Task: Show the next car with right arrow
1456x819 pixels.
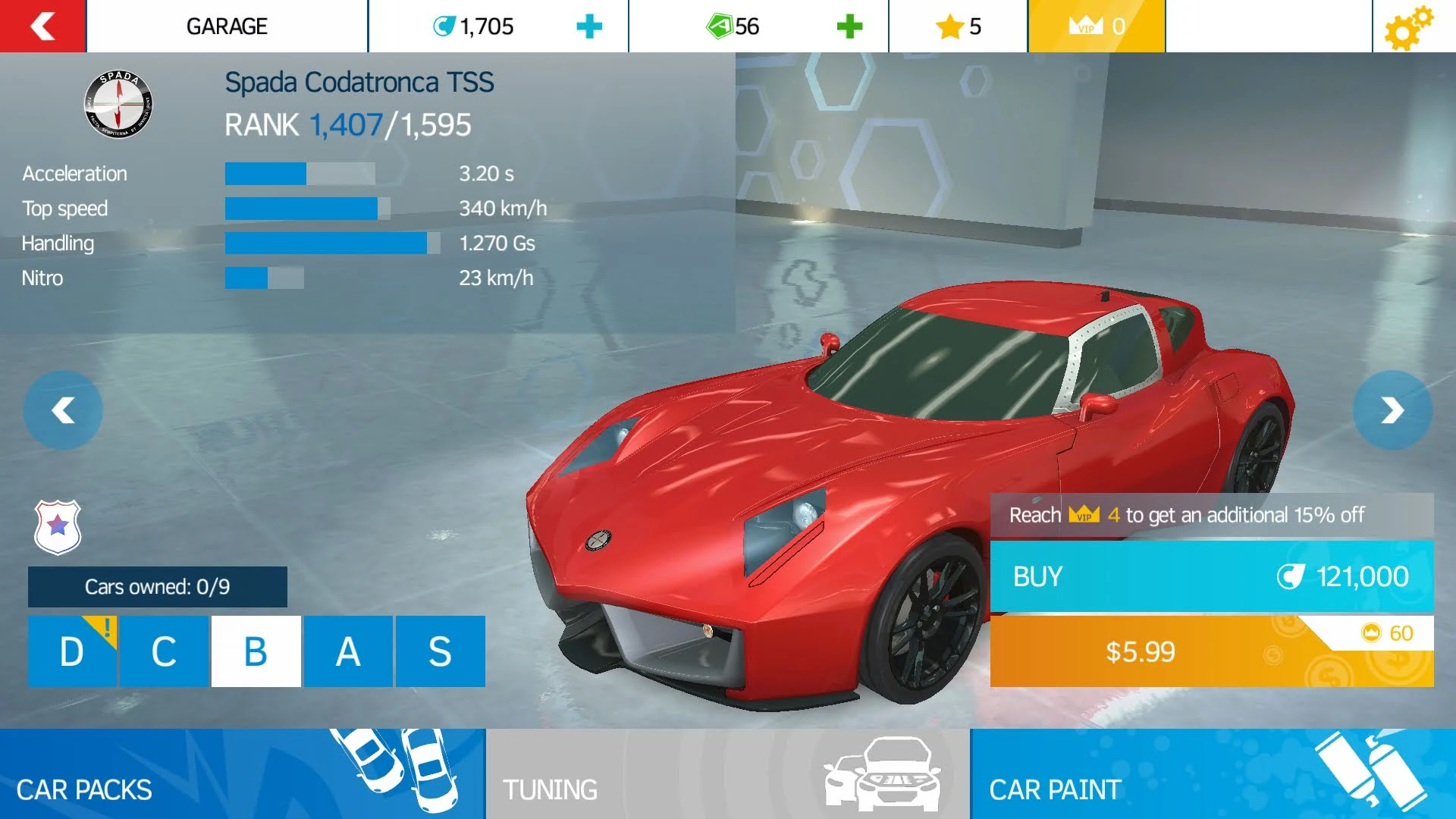Action: 1393,409
